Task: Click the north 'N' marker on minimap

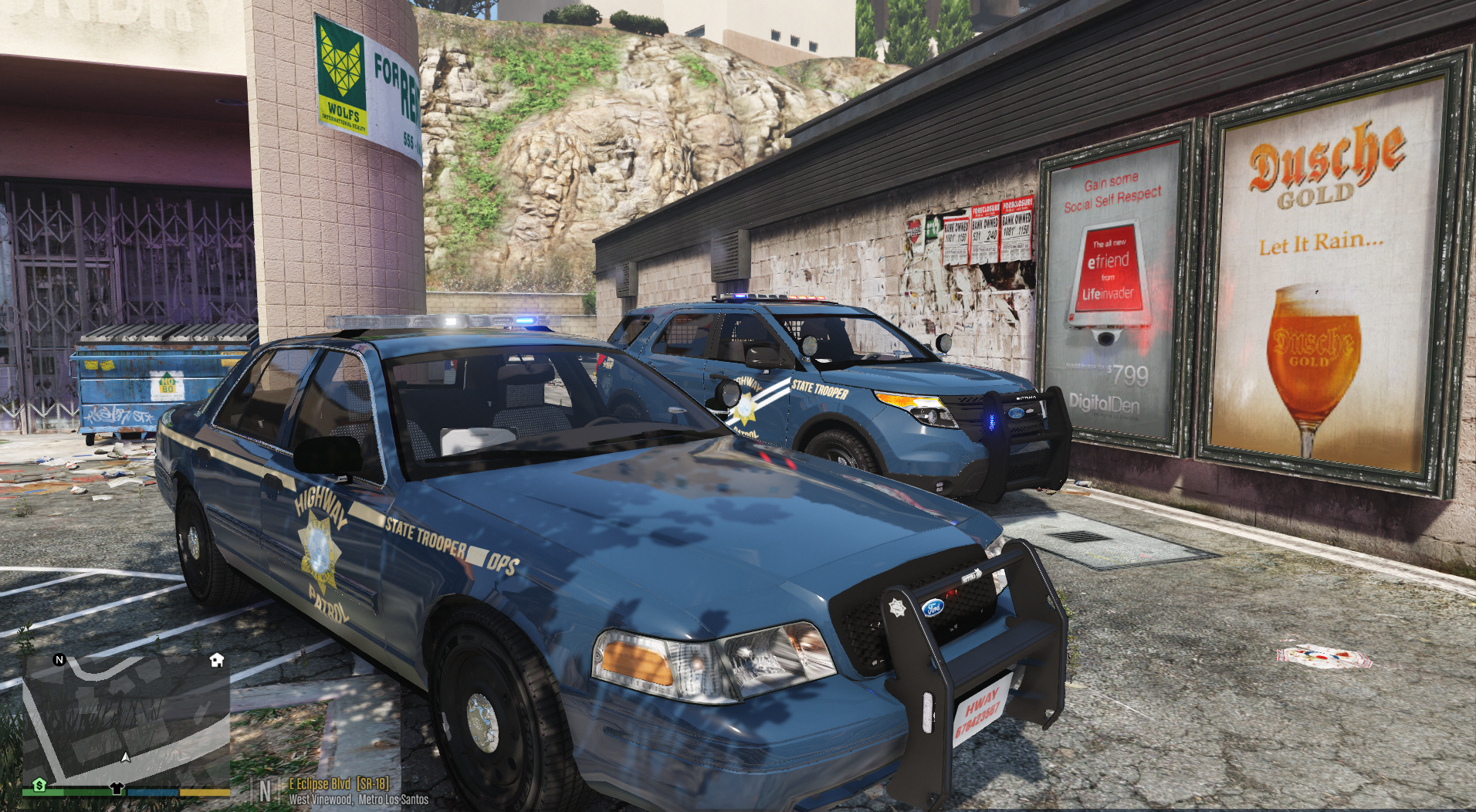Action: tap(59, 660)
